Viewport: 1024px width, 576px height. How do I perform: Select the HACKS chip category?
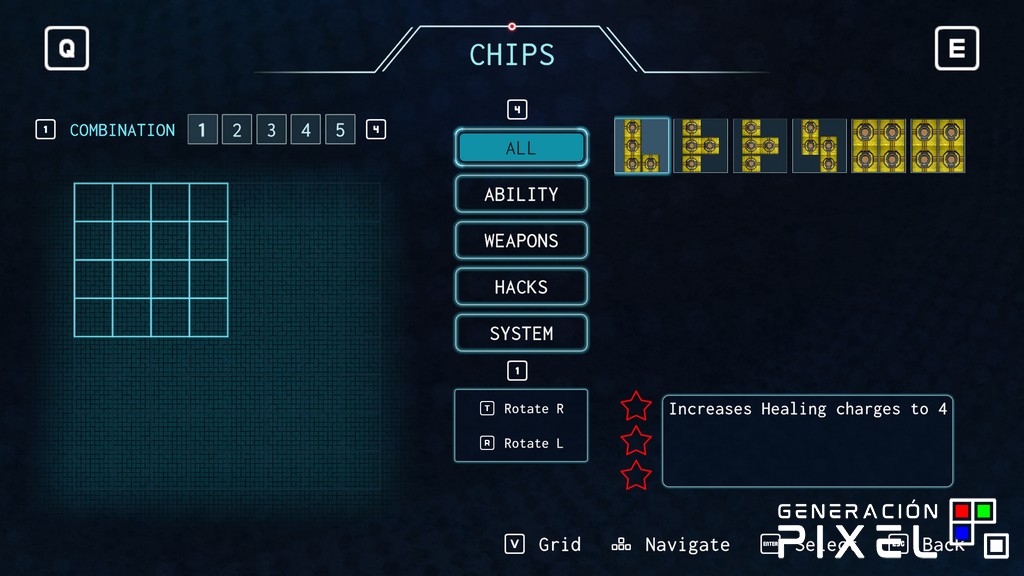pyautogui.click(x=521, y=287)
